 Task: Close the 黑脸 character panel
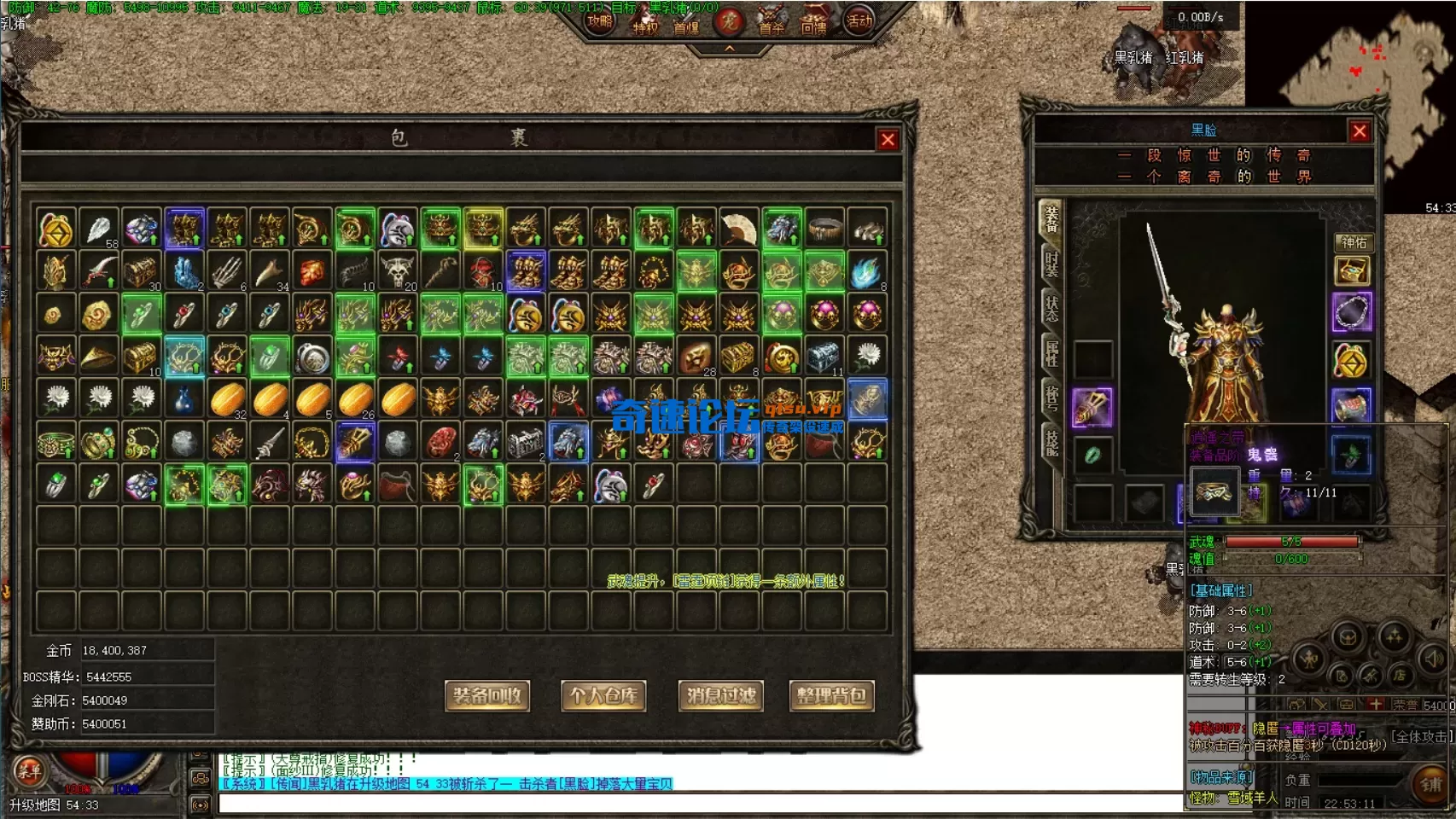point(1360,131)
